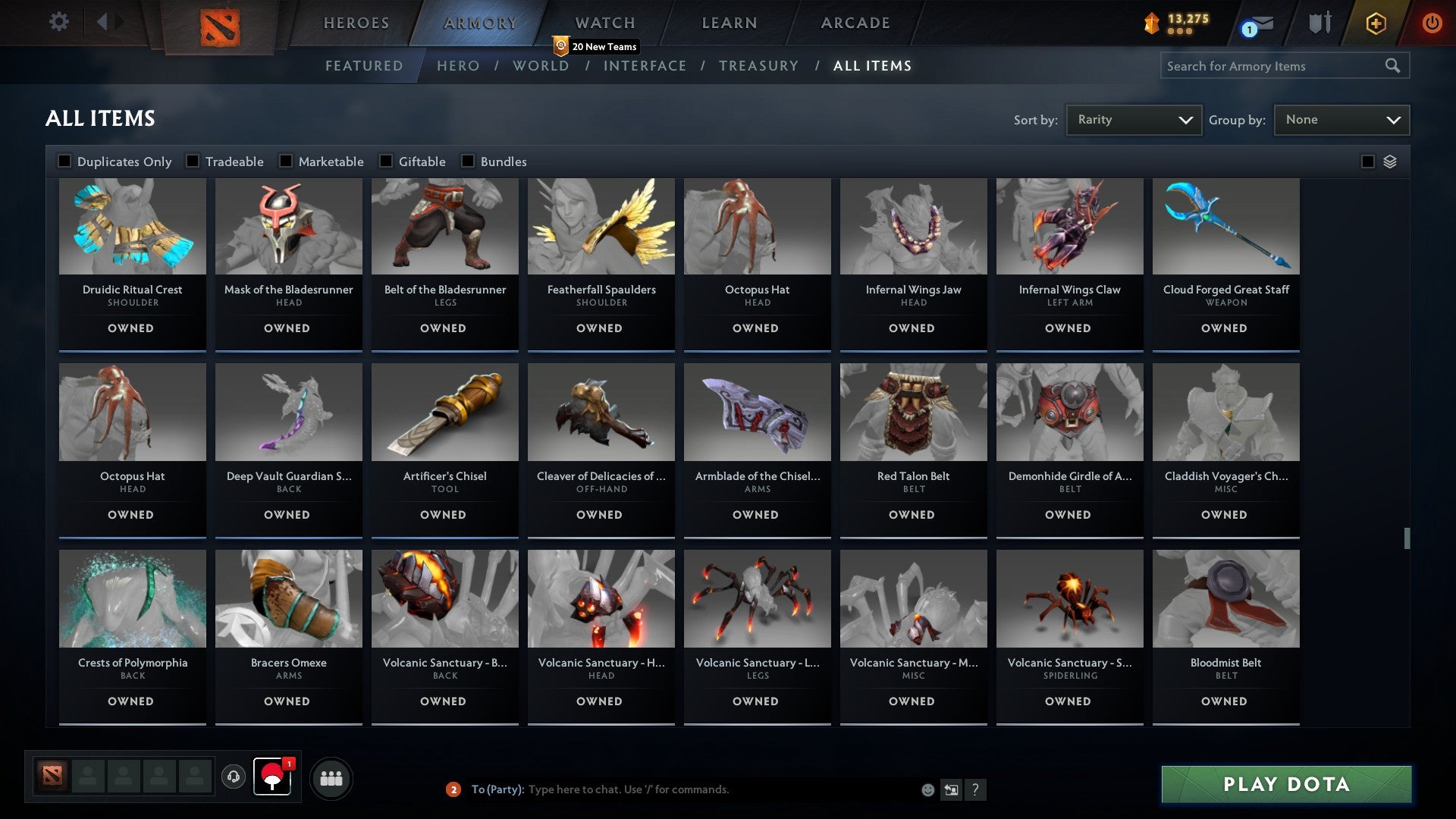Open the settings gear icon
This screenshot has height=819, width=1456.
pos(58,22)
